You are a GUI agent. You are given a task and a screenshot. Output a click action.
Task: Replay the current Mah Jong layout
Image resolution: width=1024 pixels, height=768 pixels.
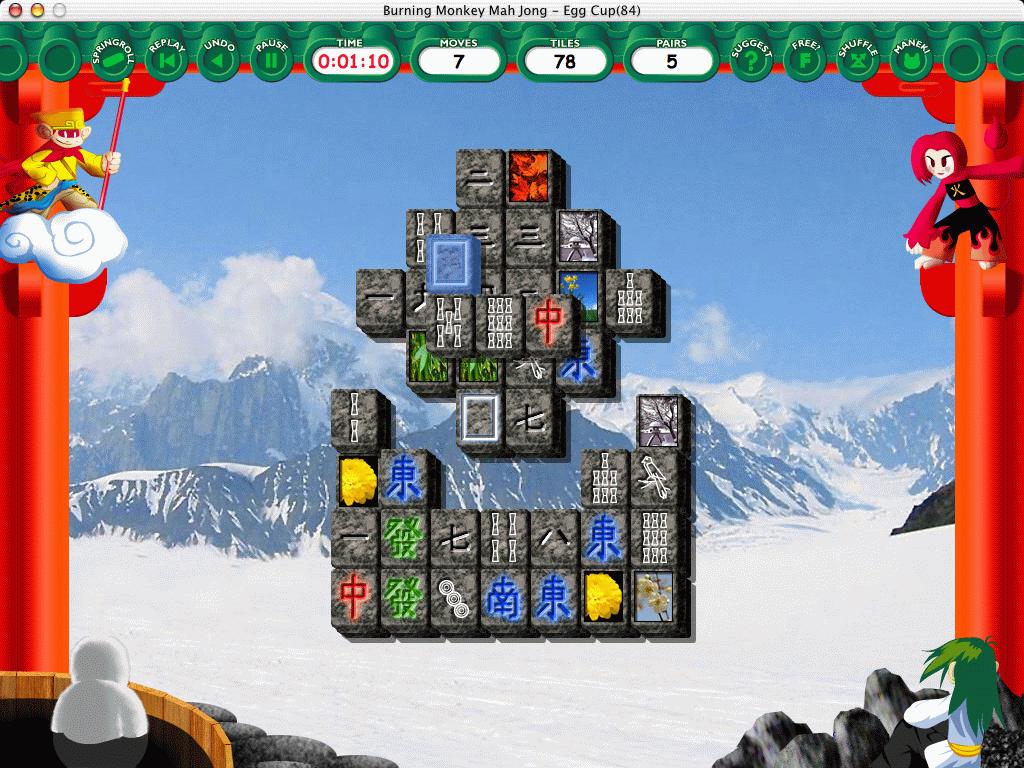tap(165, 60)
